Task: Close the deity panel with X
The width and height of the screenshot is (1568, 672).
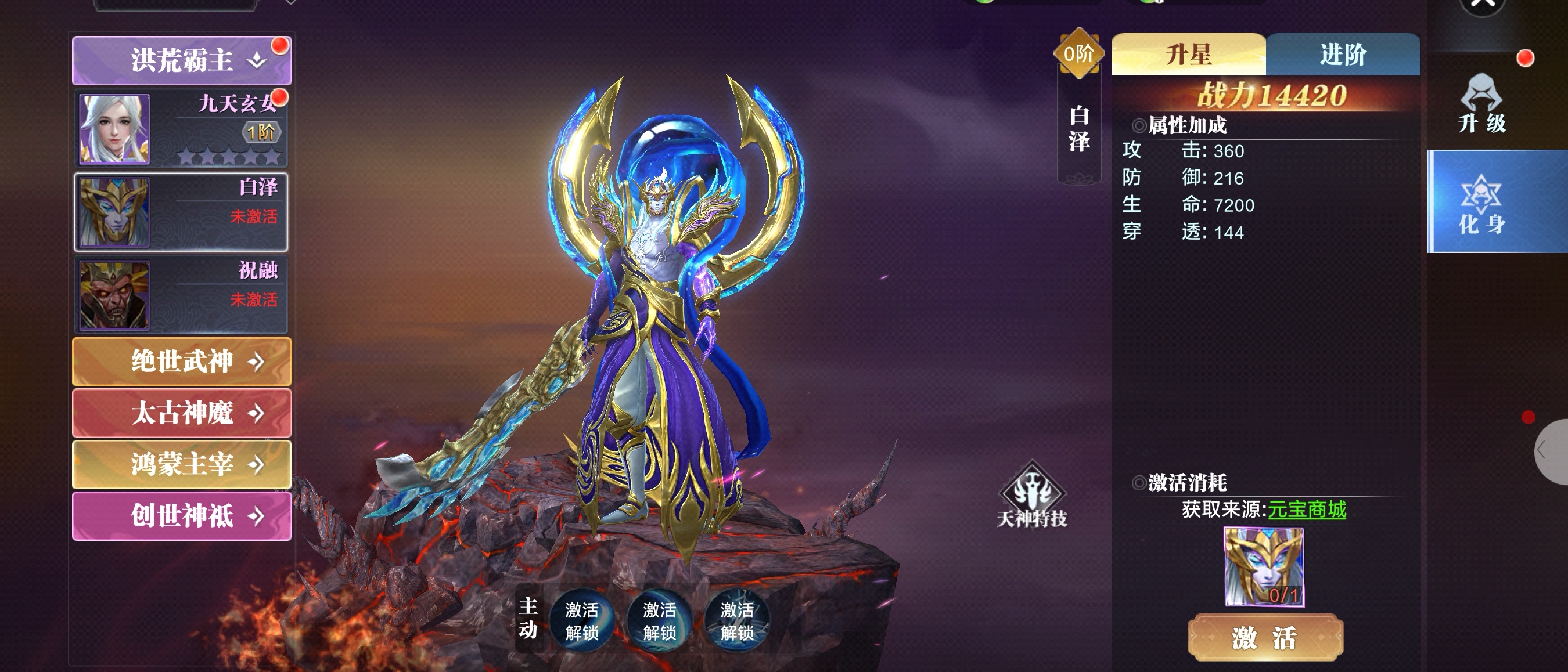Action: (x=1483, y=5)
